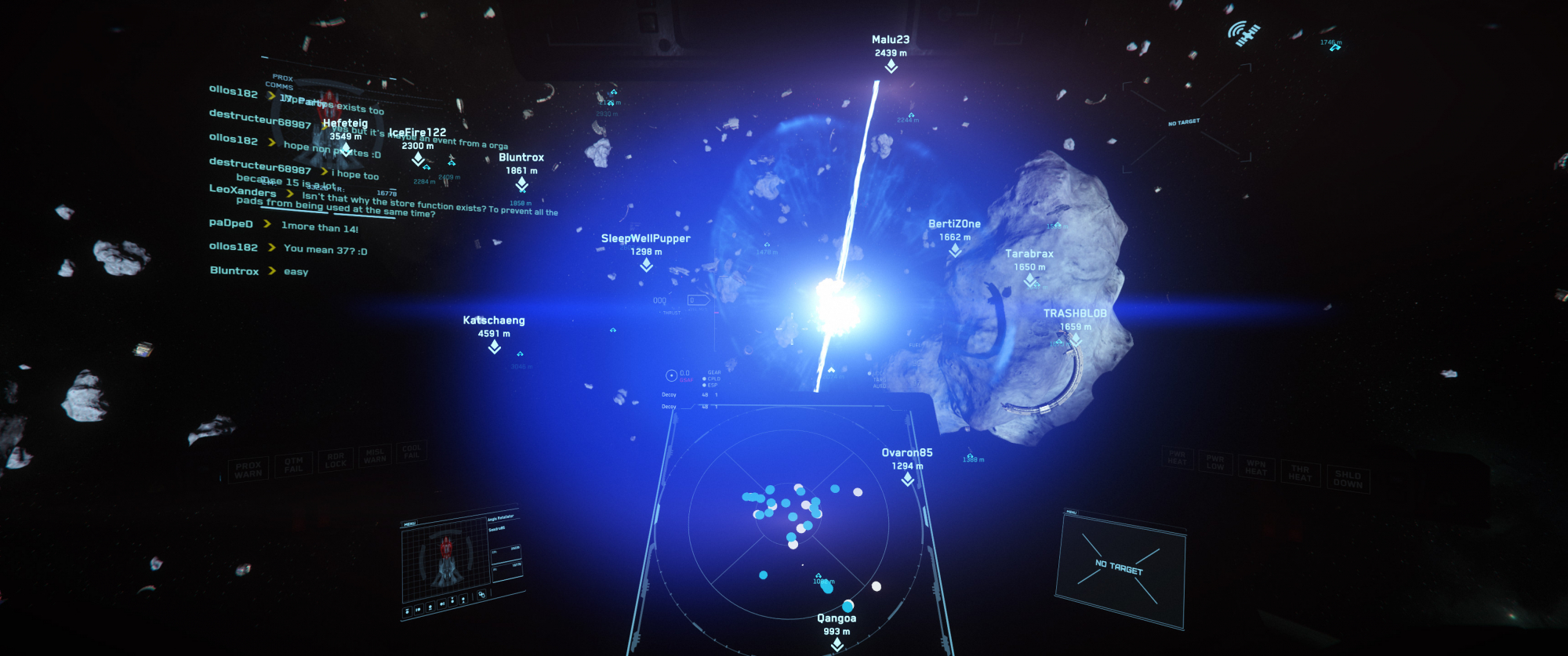
Task: Click Bluntrox's "easy" chat message
Action: point(296,272)
